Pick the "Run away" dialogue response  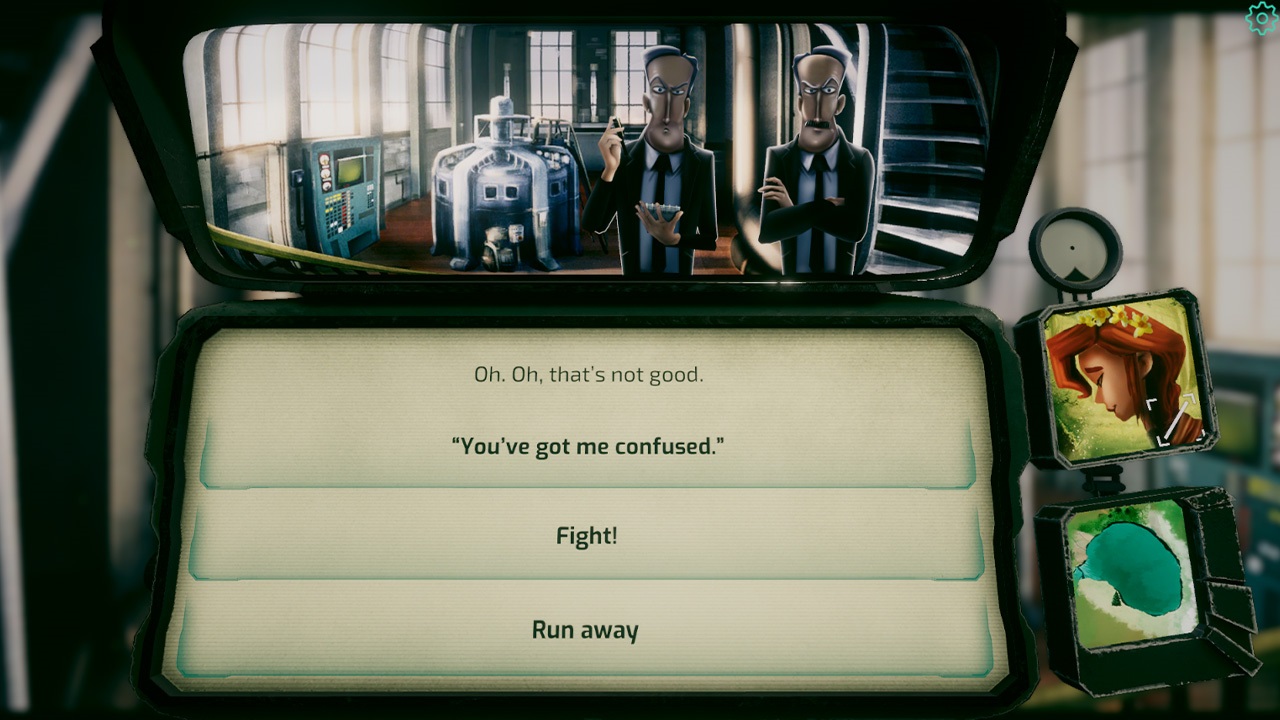point(584,630)
